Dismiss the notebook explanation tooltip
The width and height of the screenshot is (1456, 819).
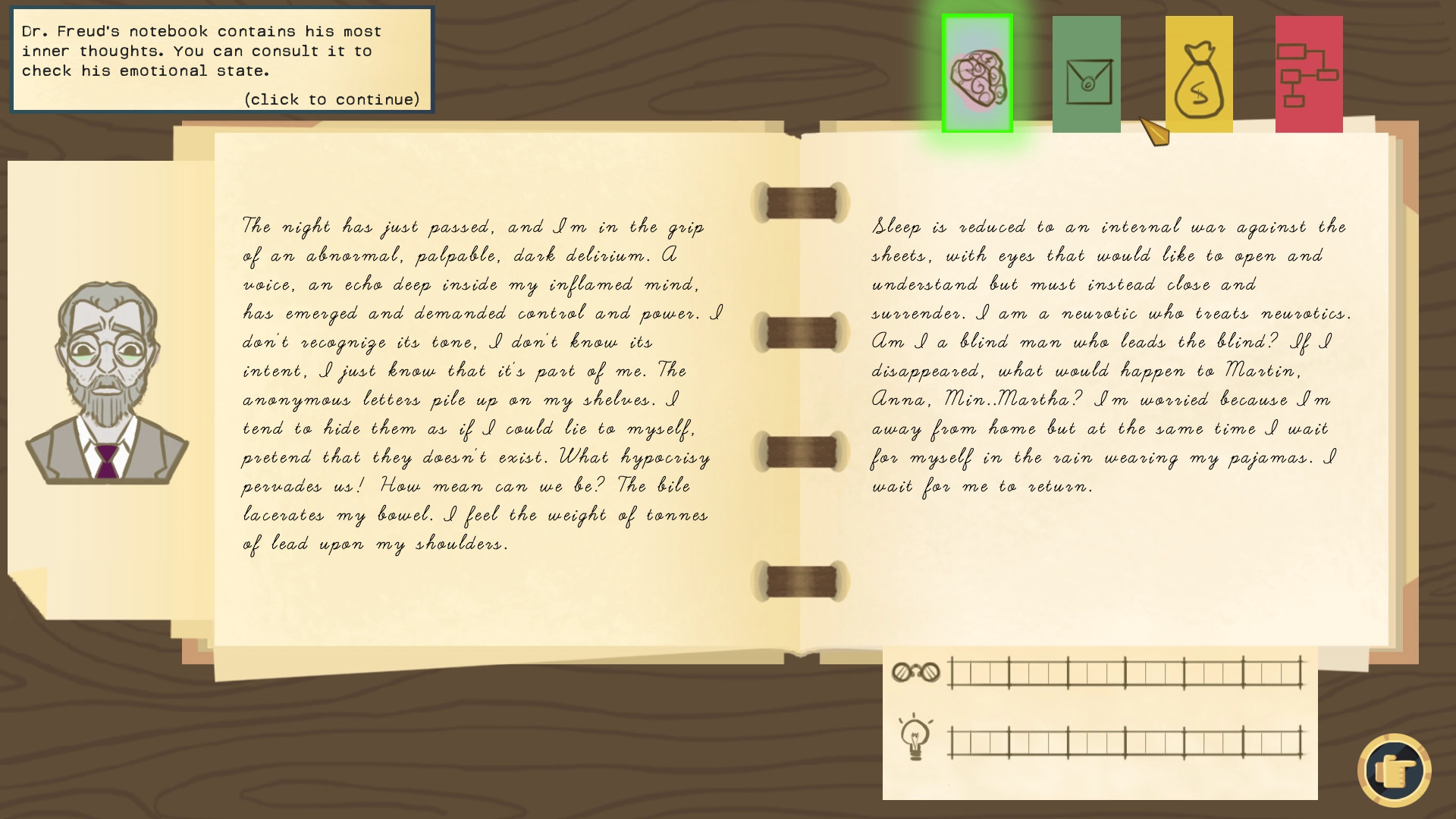click(220, 59)
